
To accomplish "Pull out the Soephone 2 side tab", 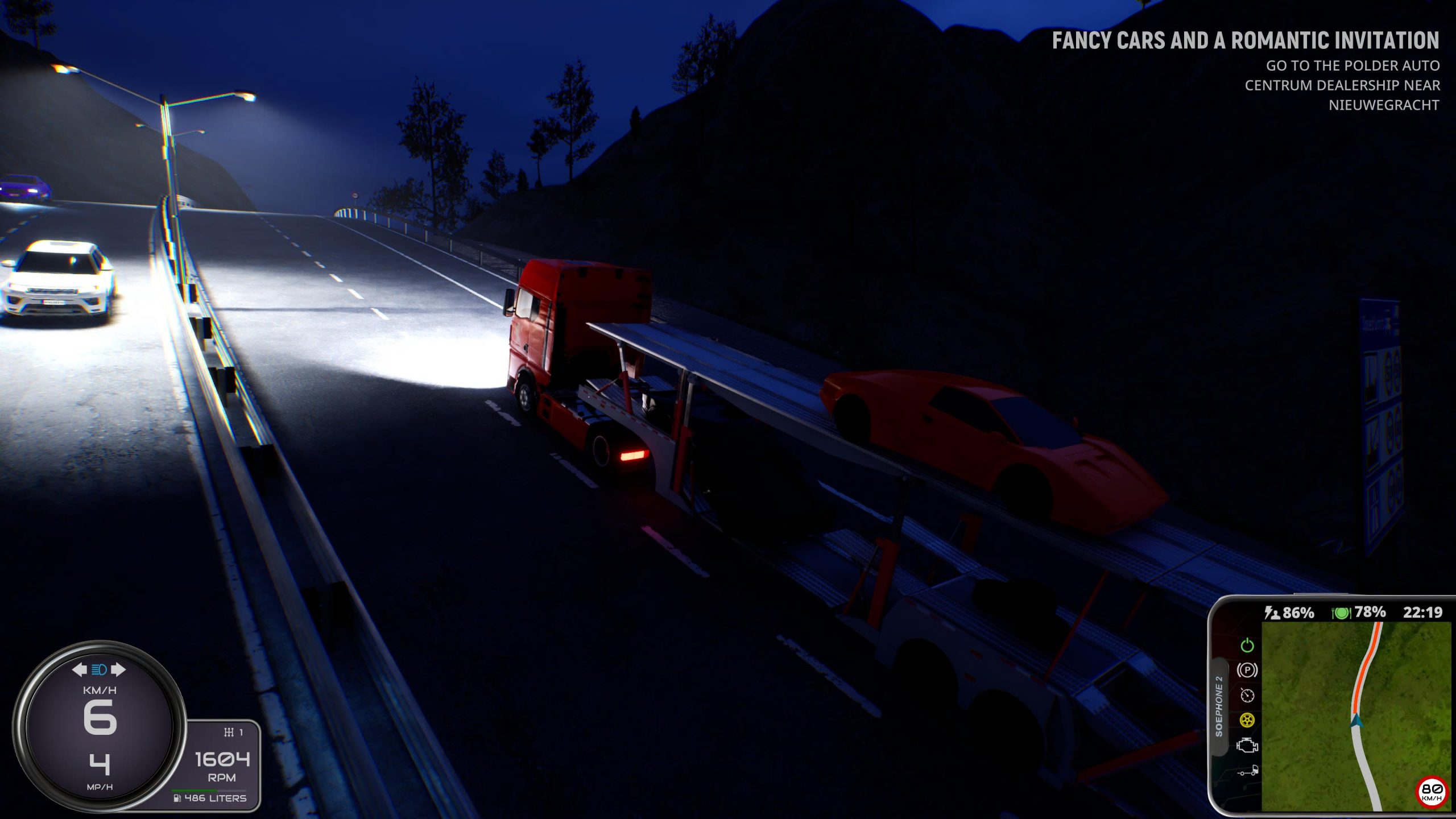I will point(1219,706).
